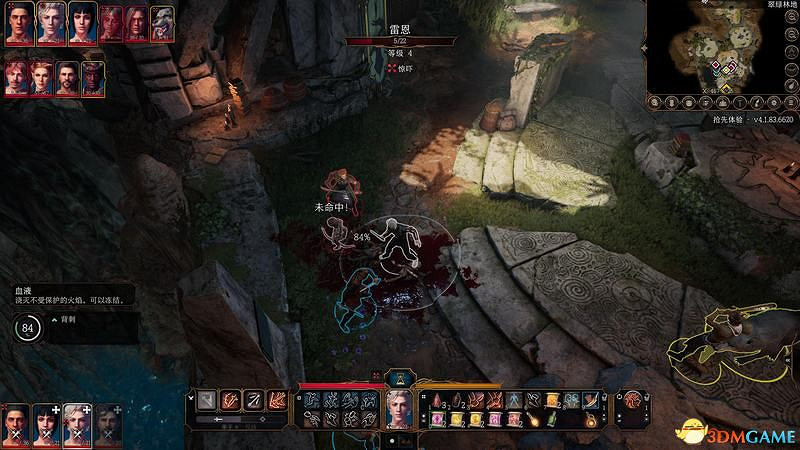The image size is (800, 450).
Task: Select the wolf portrait in turn order
Action: tap(162, 21)
